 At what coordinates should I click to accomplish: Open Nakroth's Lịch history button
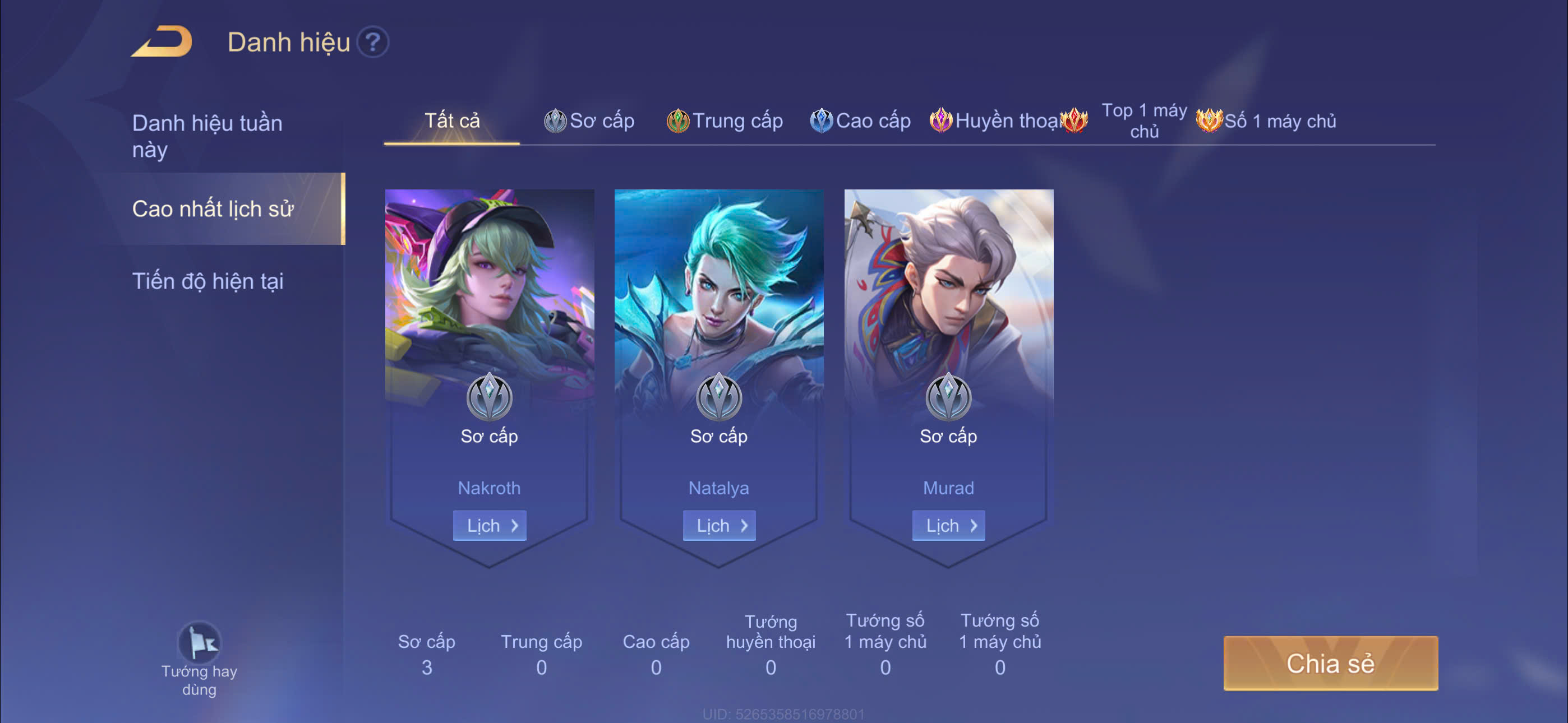tap(490, 525)
